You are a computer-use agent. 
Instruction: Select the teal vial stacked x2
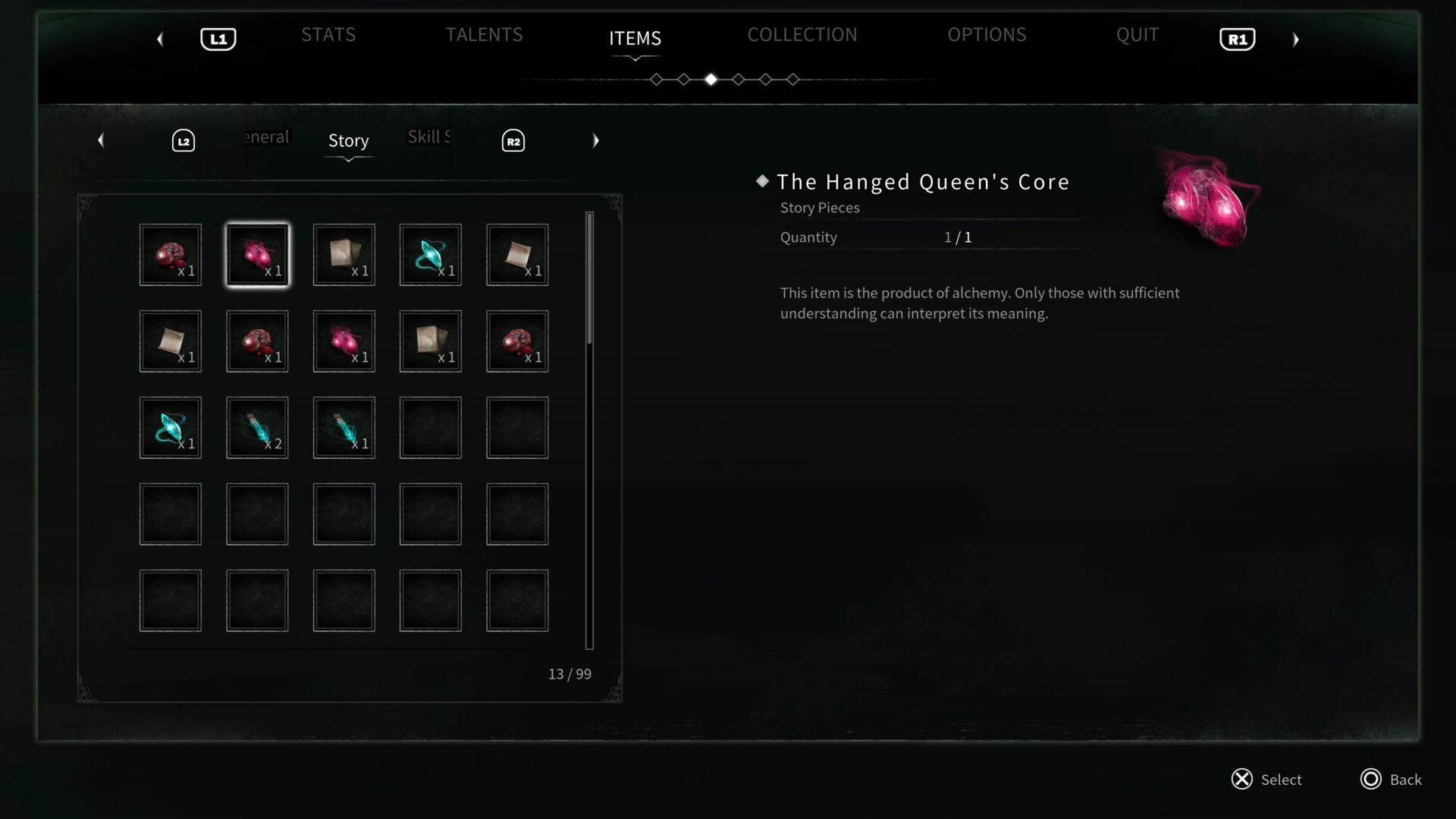pos(257,428)
